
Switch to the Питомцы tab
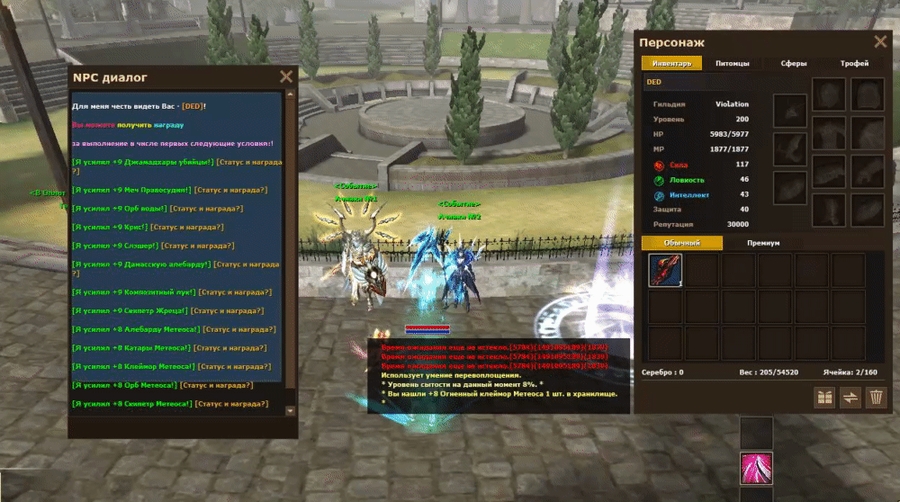733,63
